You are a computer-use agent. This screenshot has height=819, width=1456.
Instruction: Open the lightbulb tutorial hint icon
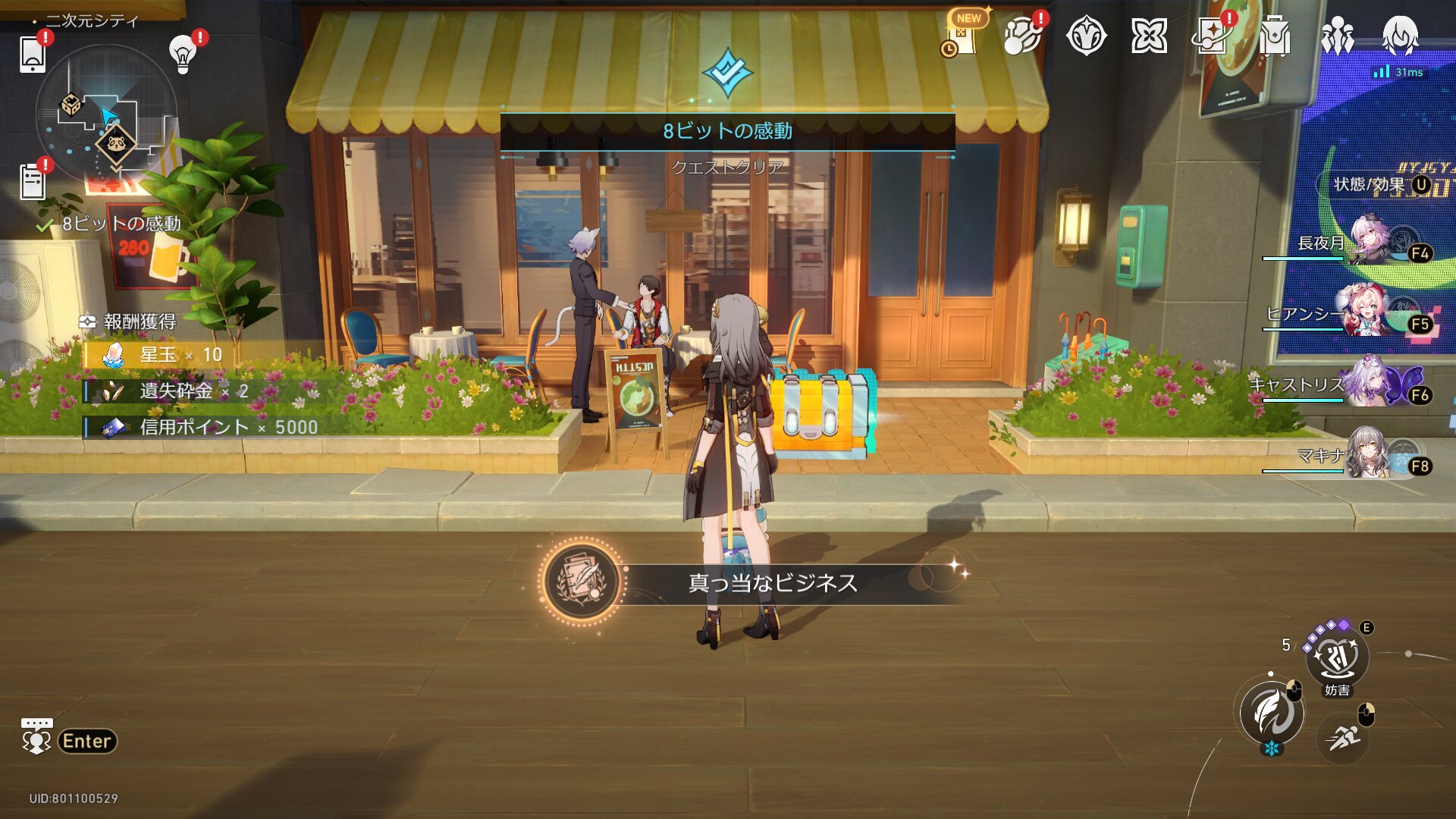183,53
